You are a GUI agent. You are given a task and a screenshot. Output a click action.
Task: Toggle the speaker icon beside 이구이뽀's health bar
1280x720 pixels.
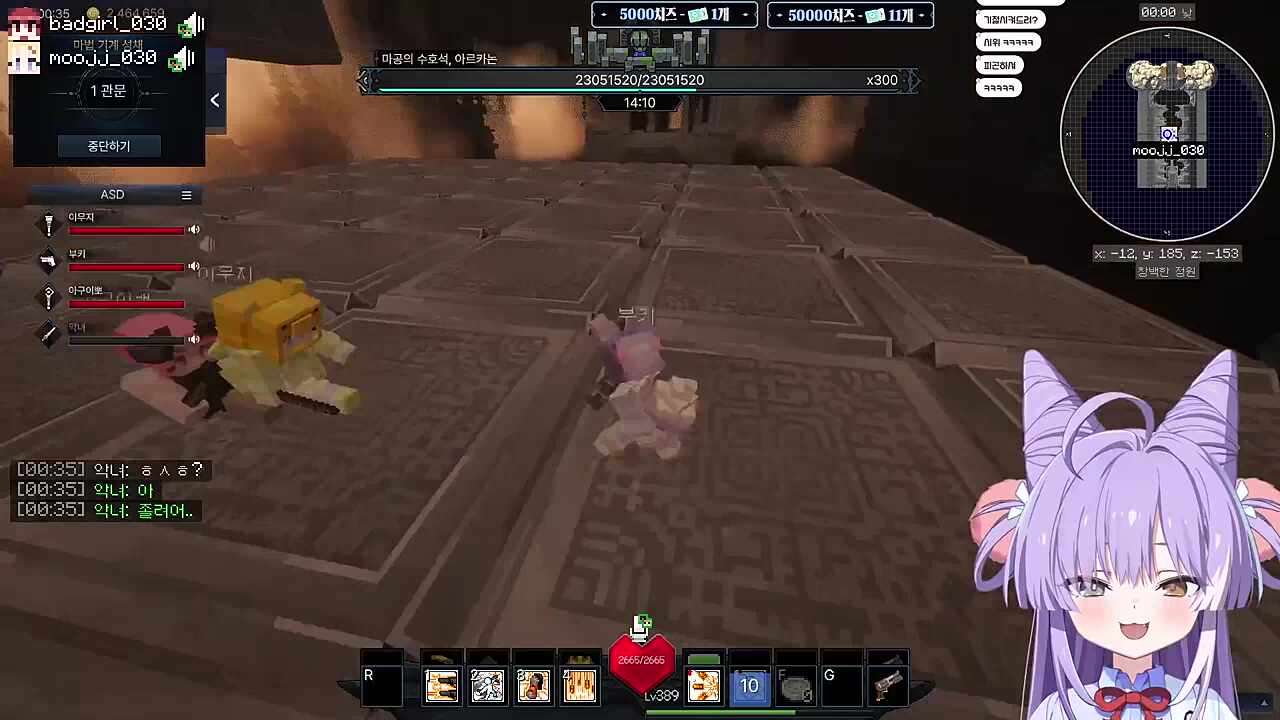[194, 303]
